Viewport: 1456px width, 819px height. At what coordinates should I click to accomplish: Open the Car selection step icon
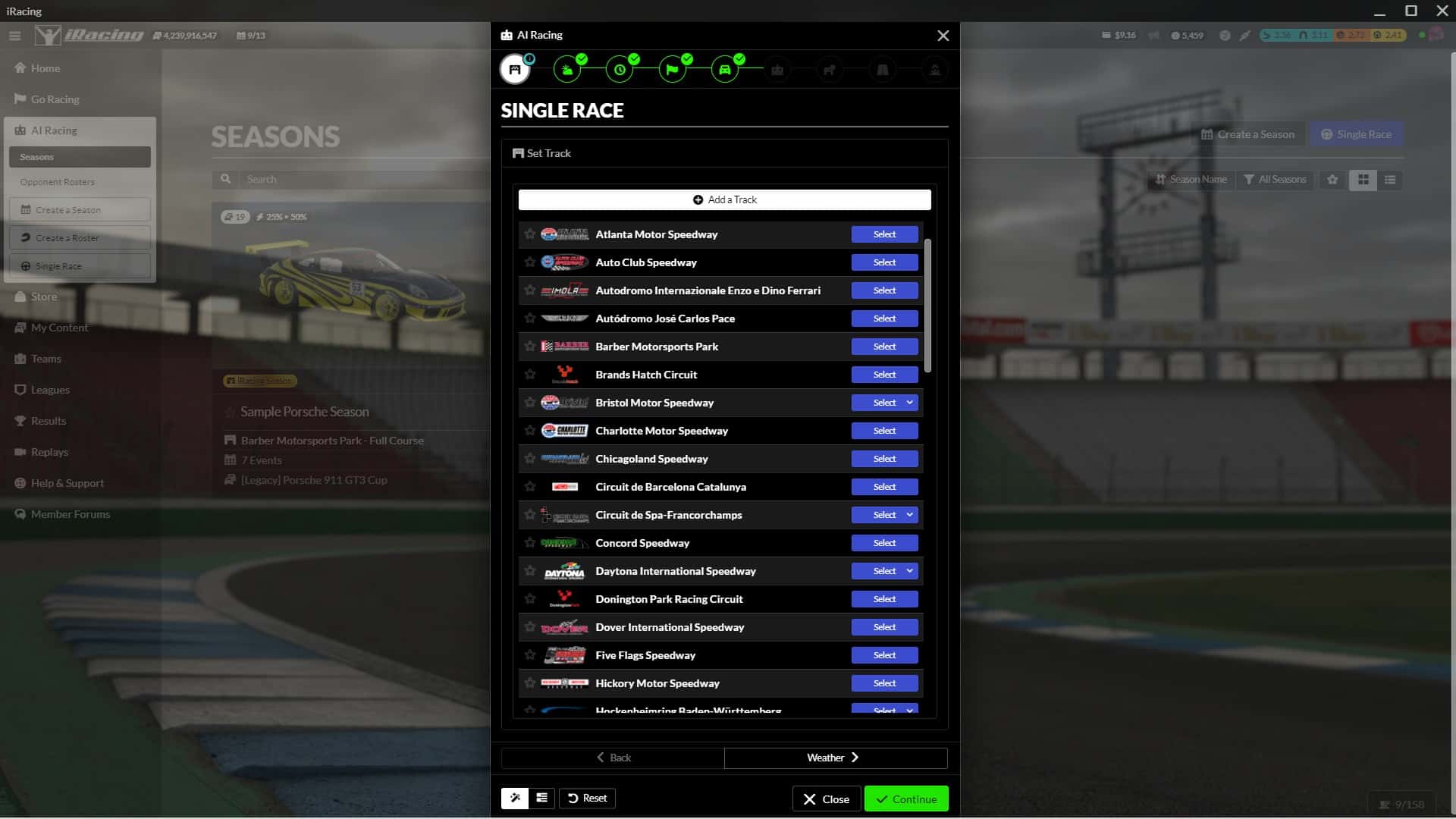coord(725,69)
